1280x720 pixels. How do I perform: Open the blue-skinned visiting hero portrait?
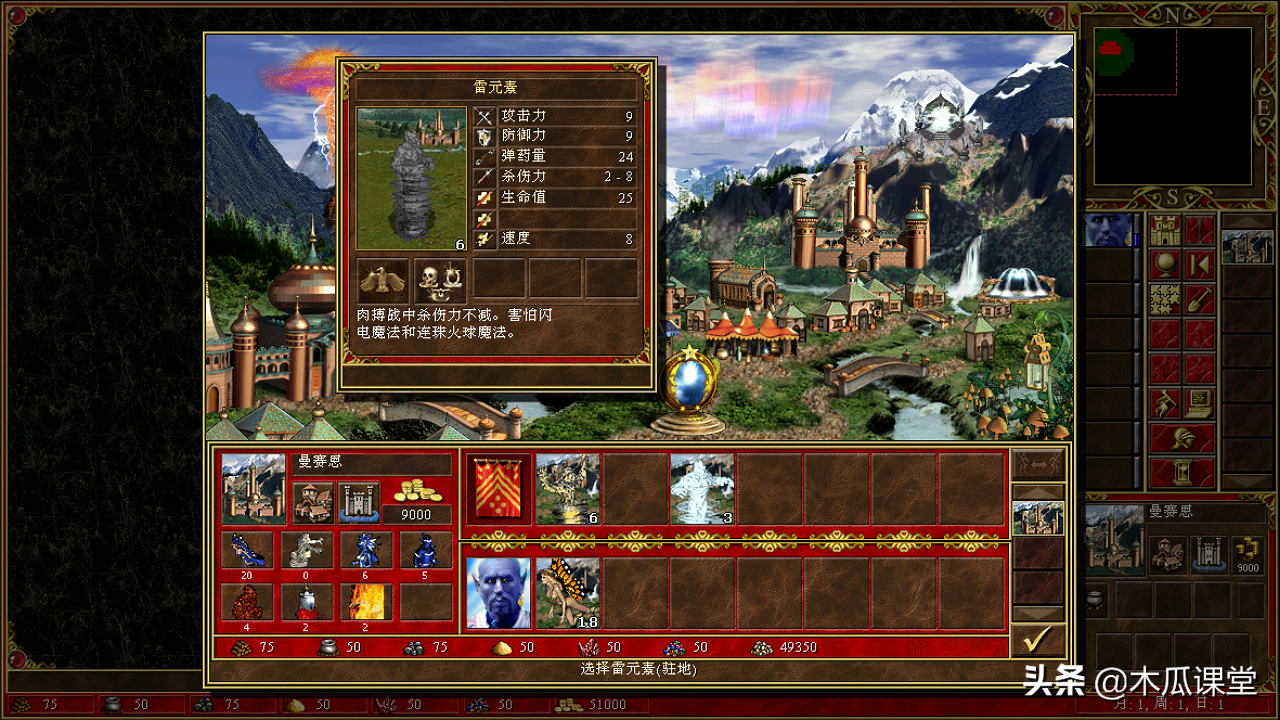(499, 593)
